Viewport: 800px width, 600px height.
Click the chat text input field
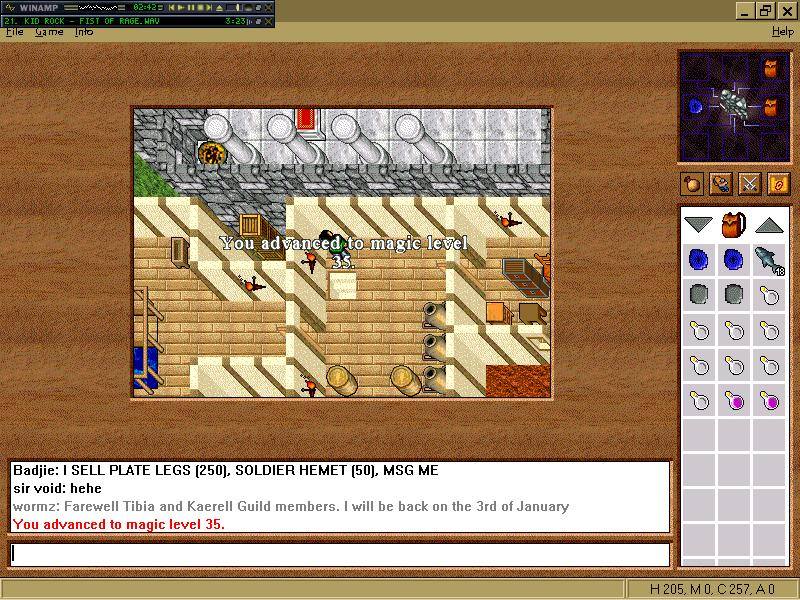339,554
